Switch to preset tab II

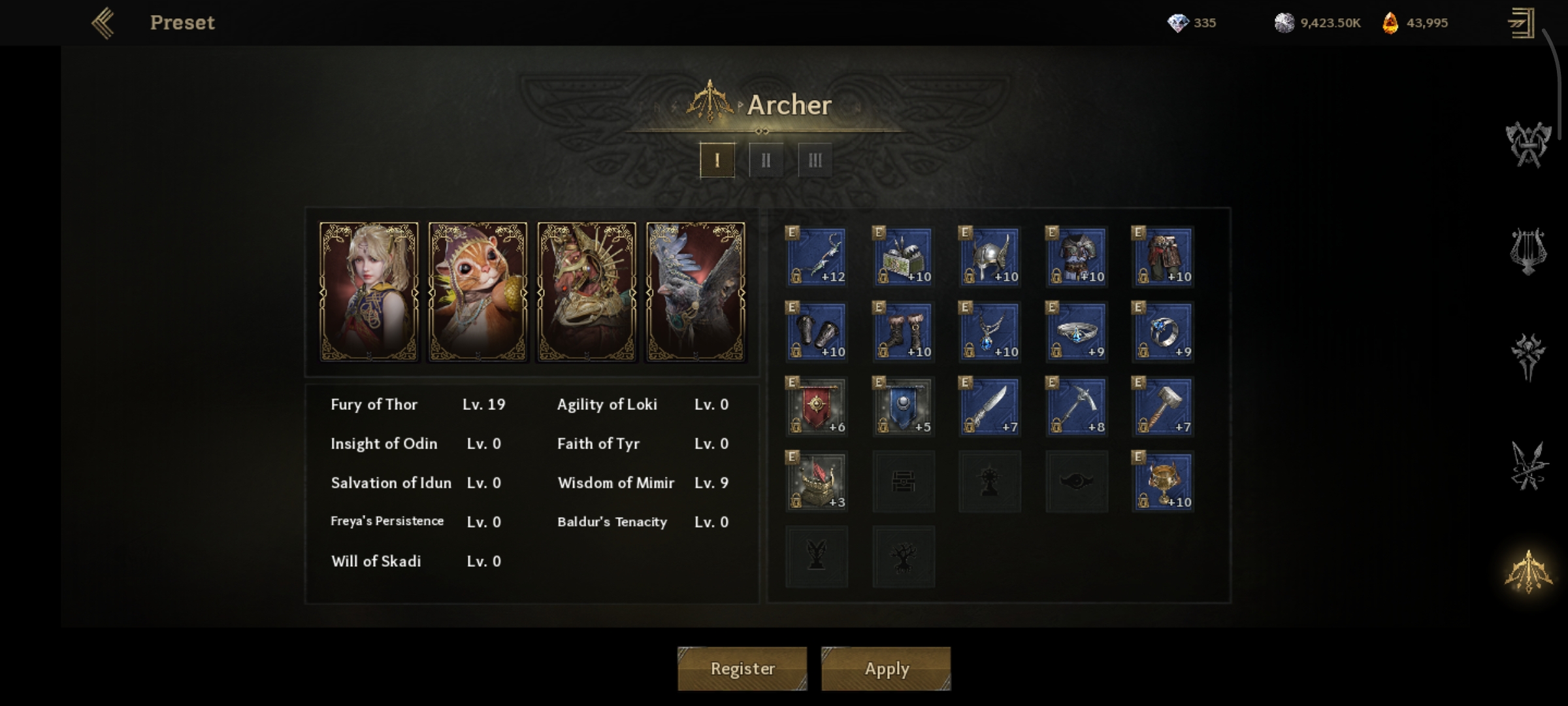(766, 160)
